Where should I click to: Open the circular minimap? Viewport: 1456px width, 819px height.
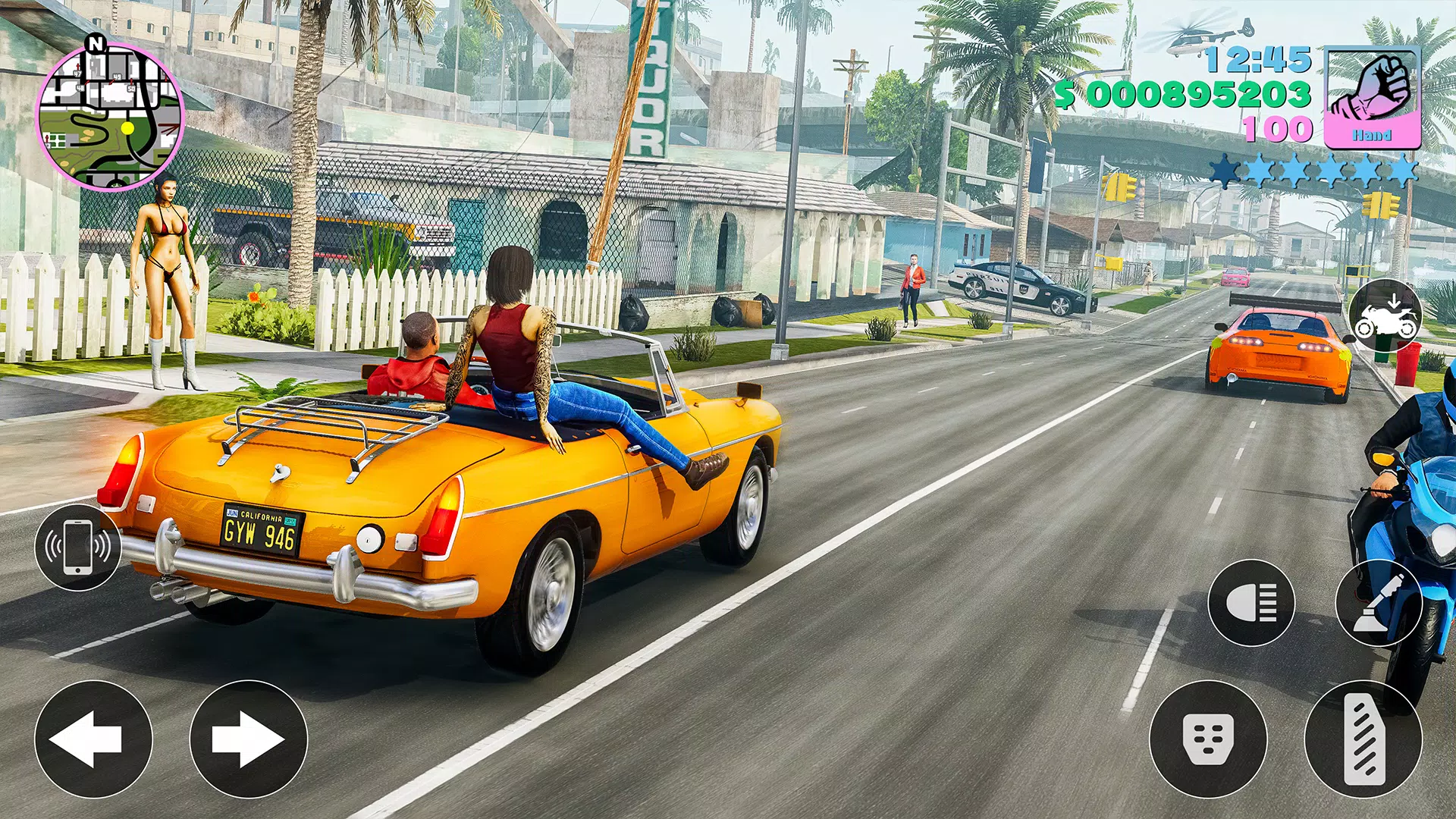(x=110, y=116)
